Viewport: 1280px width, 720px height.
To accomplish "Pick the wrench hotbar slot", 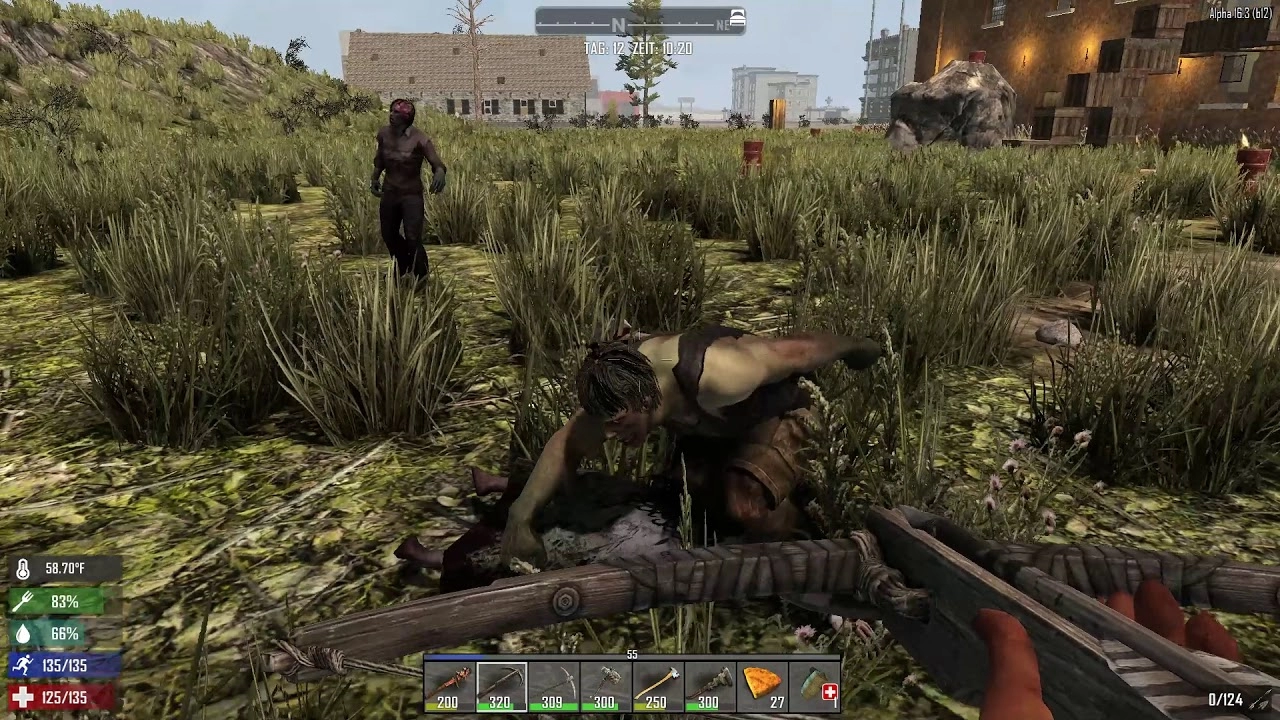I will click(709, 687).
